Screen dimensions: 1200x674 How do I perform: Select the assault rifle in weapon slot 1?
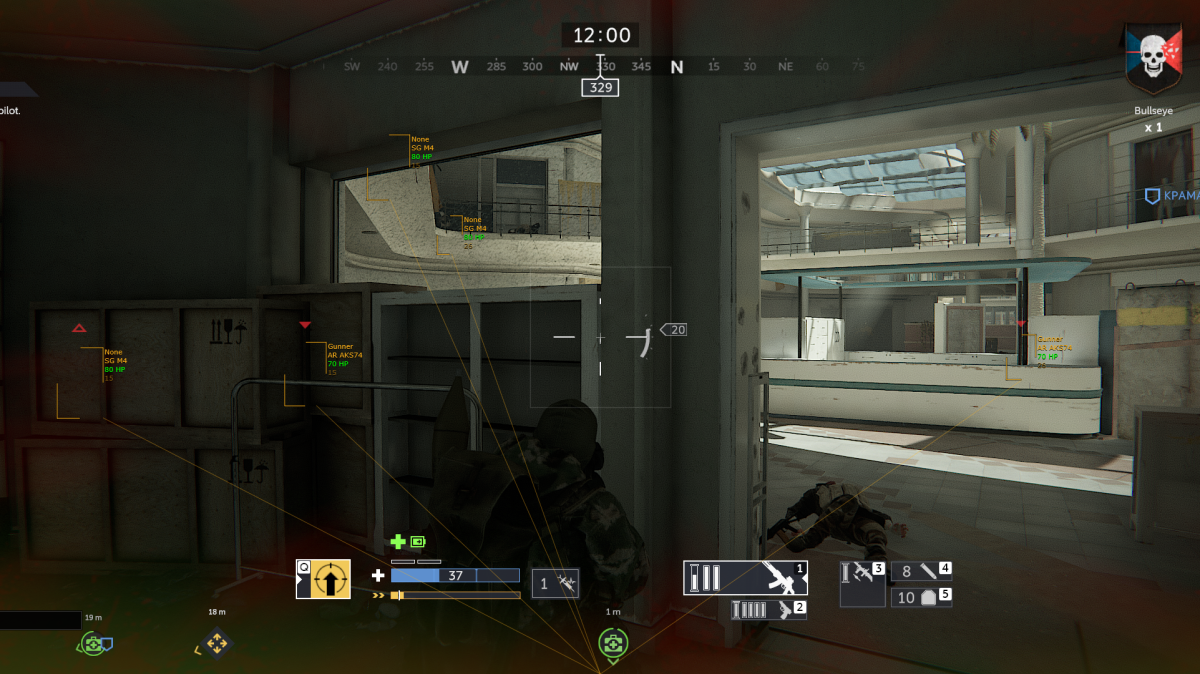pos(745,578)
